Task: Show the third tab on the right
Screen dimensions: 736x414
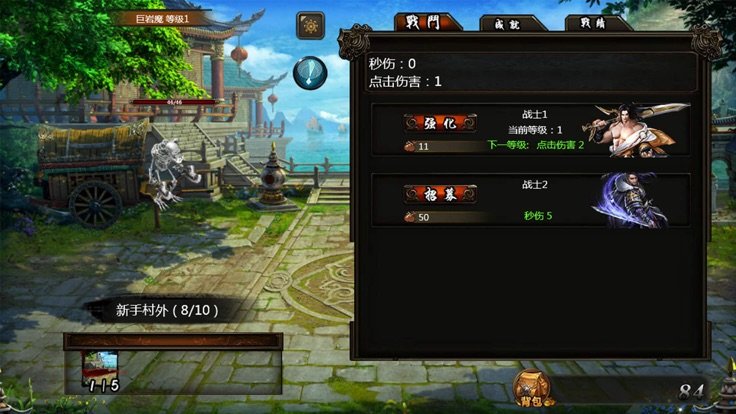Action: (596, 23)
